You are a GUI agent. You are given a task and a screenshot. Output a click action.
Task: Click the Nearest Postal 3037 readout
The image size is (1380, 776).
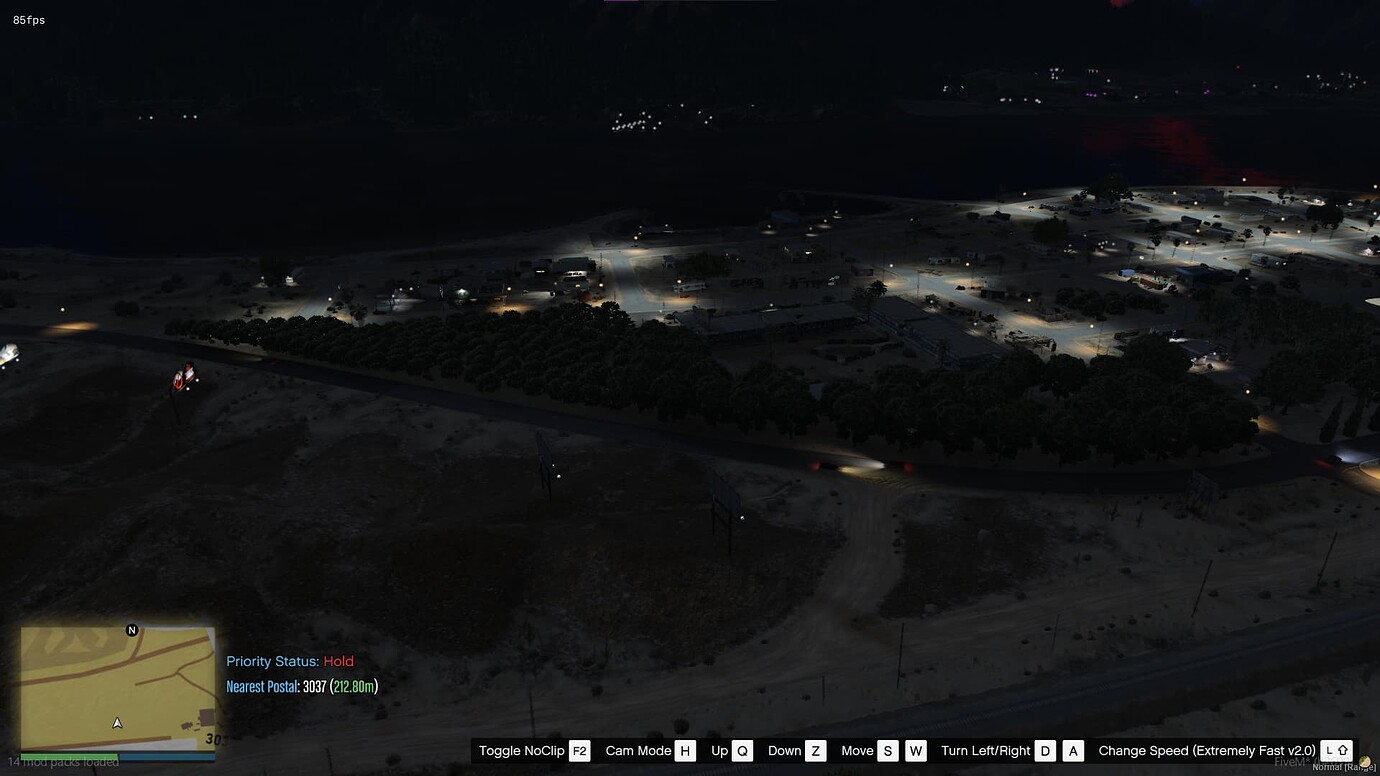click(x=316, y=686)
